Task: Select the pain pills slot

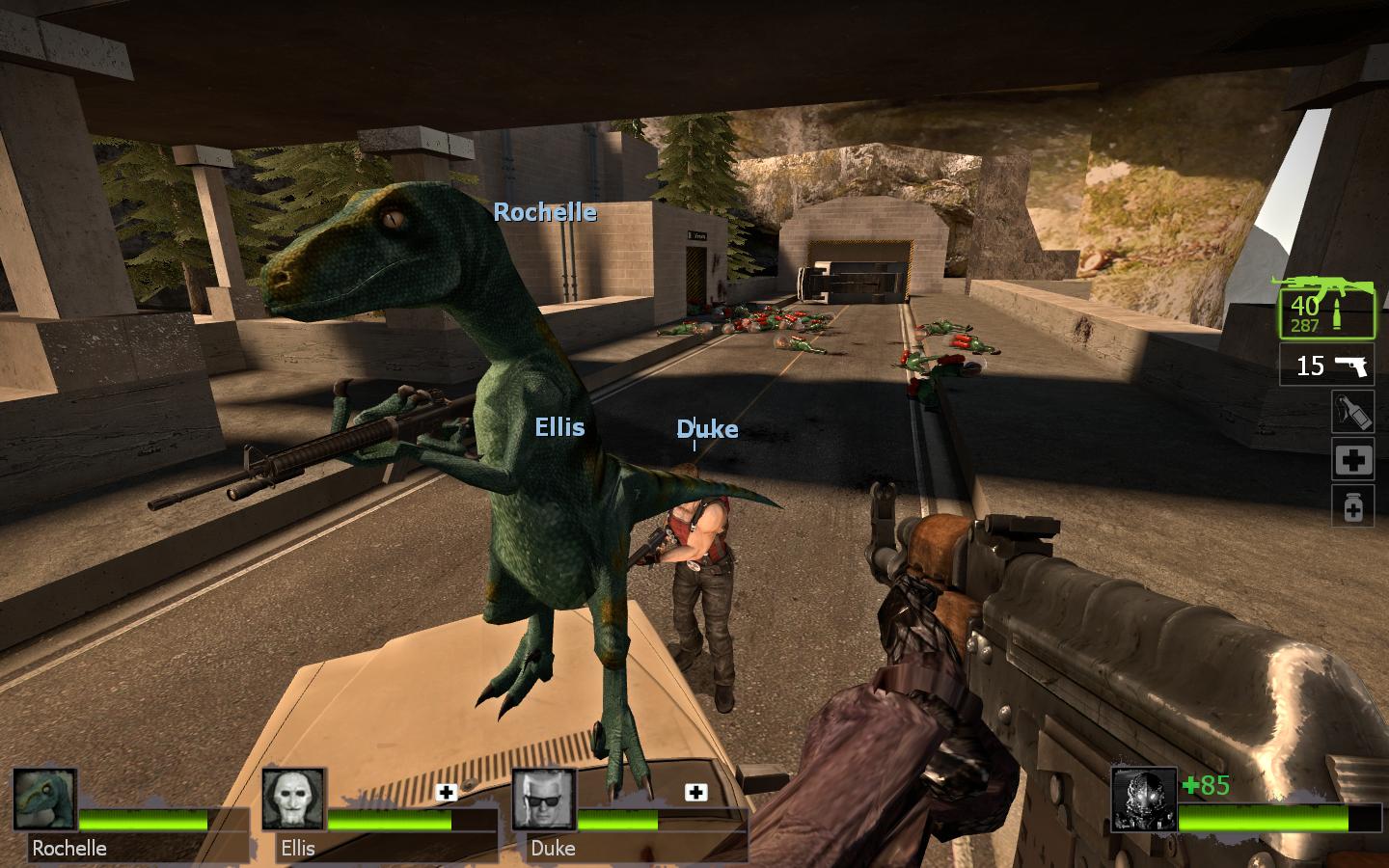Action: 1352,506
